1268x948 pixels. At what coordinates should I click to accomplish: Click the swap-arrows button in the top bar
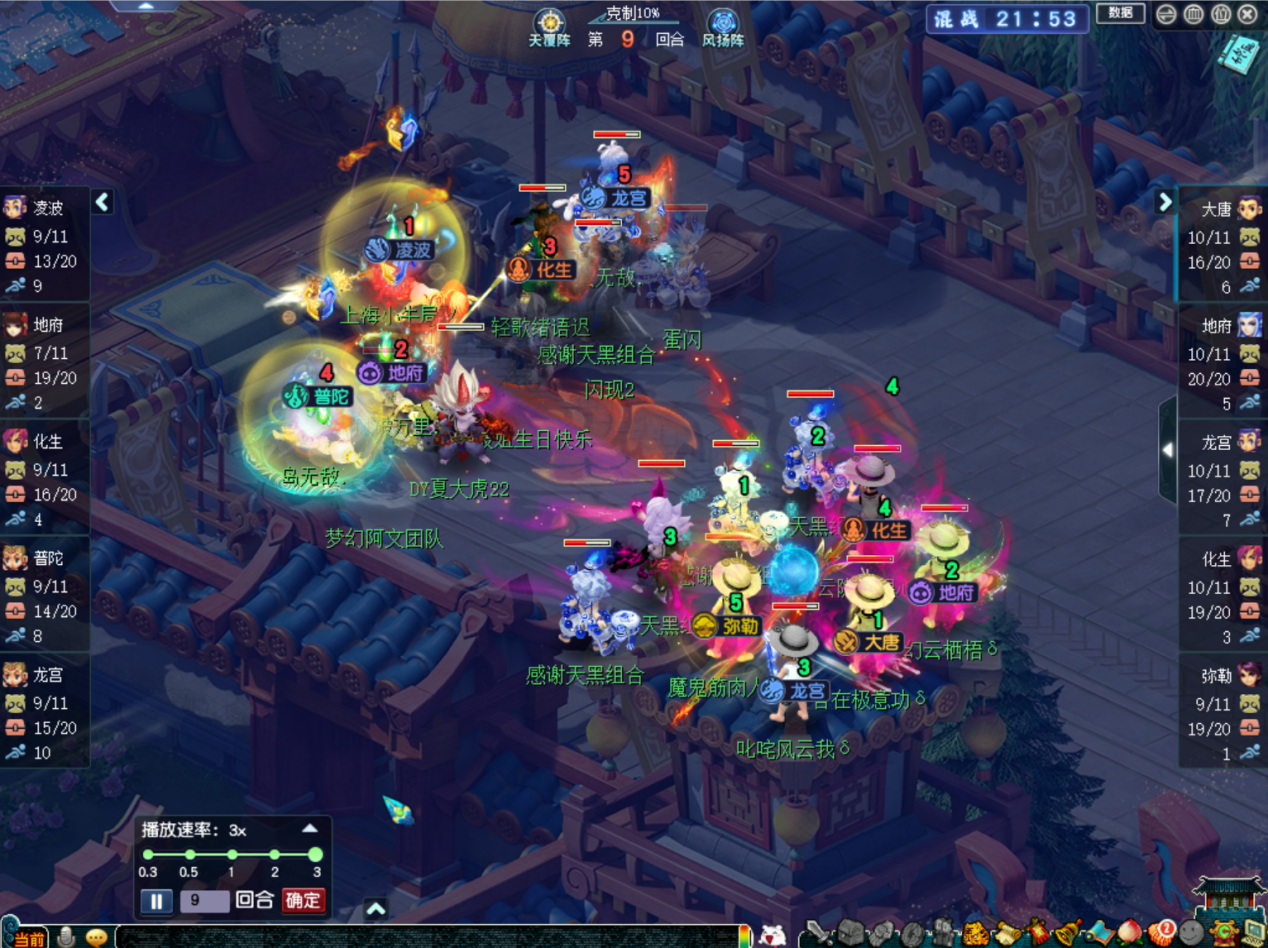pyautogui.click(x=1166, y=14)
